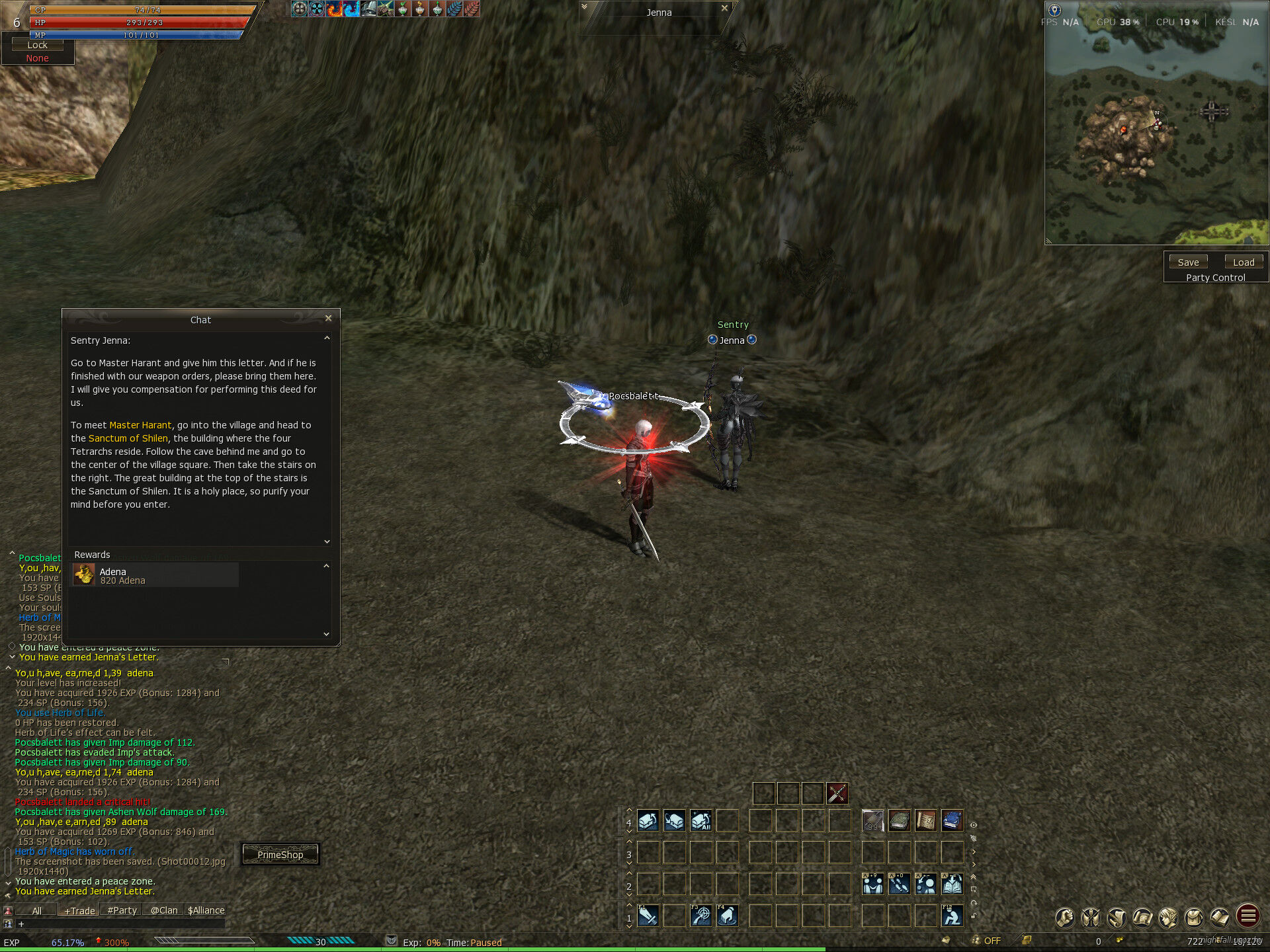Activate the F12 sit/kneel action slot
The height and width of the screenshot is (952, 1270).
952,916
